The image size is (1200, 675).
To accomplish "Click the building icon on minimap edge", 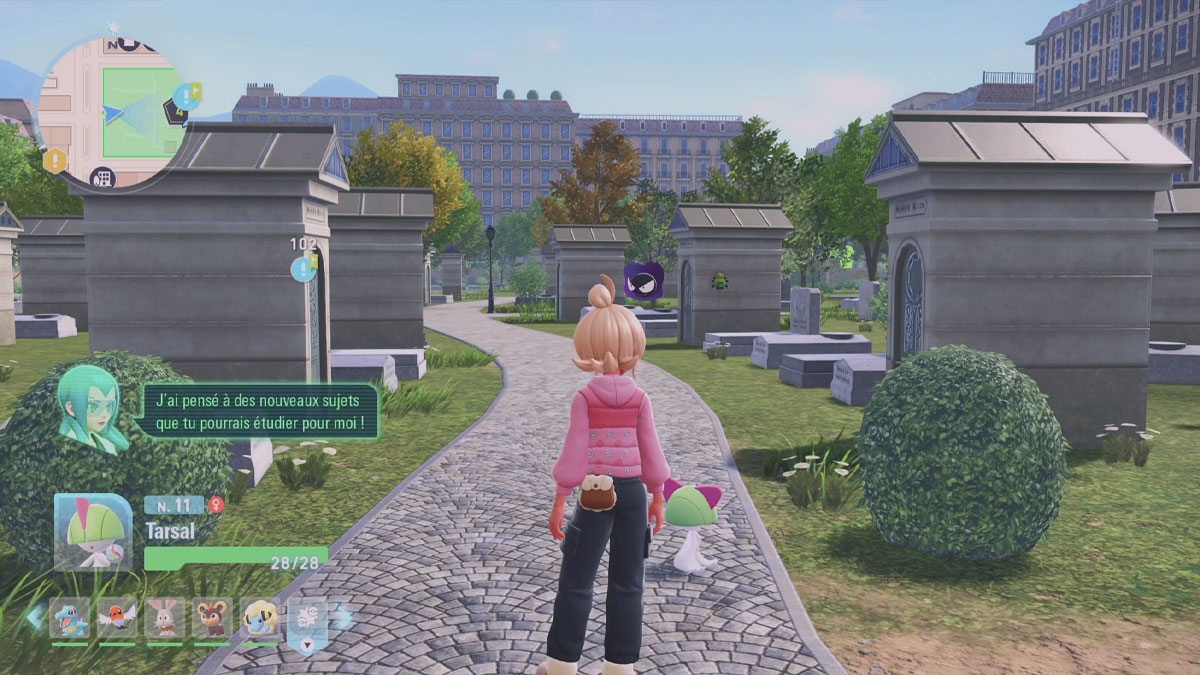I will click(102, 179).
